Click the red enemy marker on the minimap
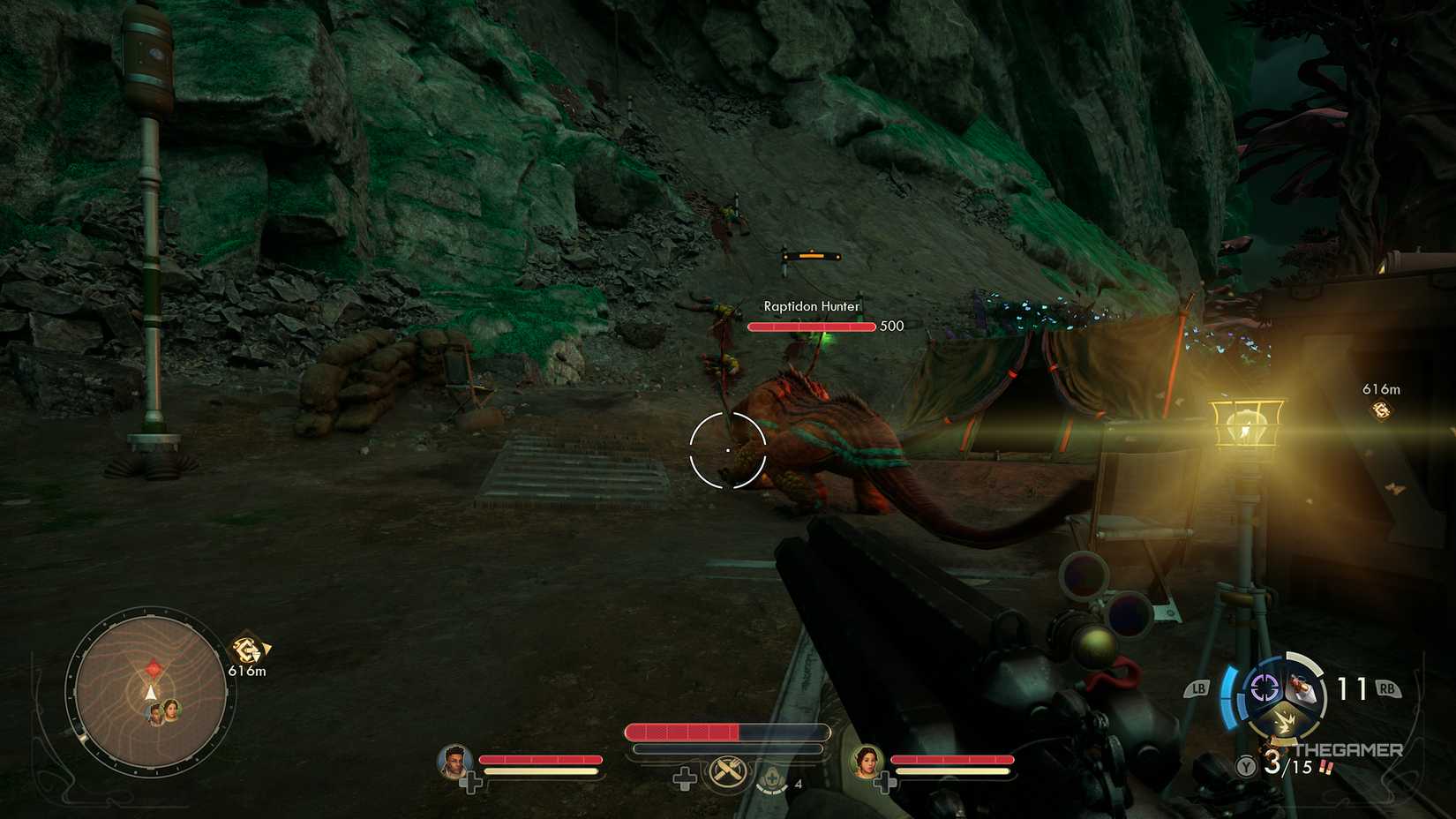Viewport: 1456px width, 819px height. [x=154, y=668]
